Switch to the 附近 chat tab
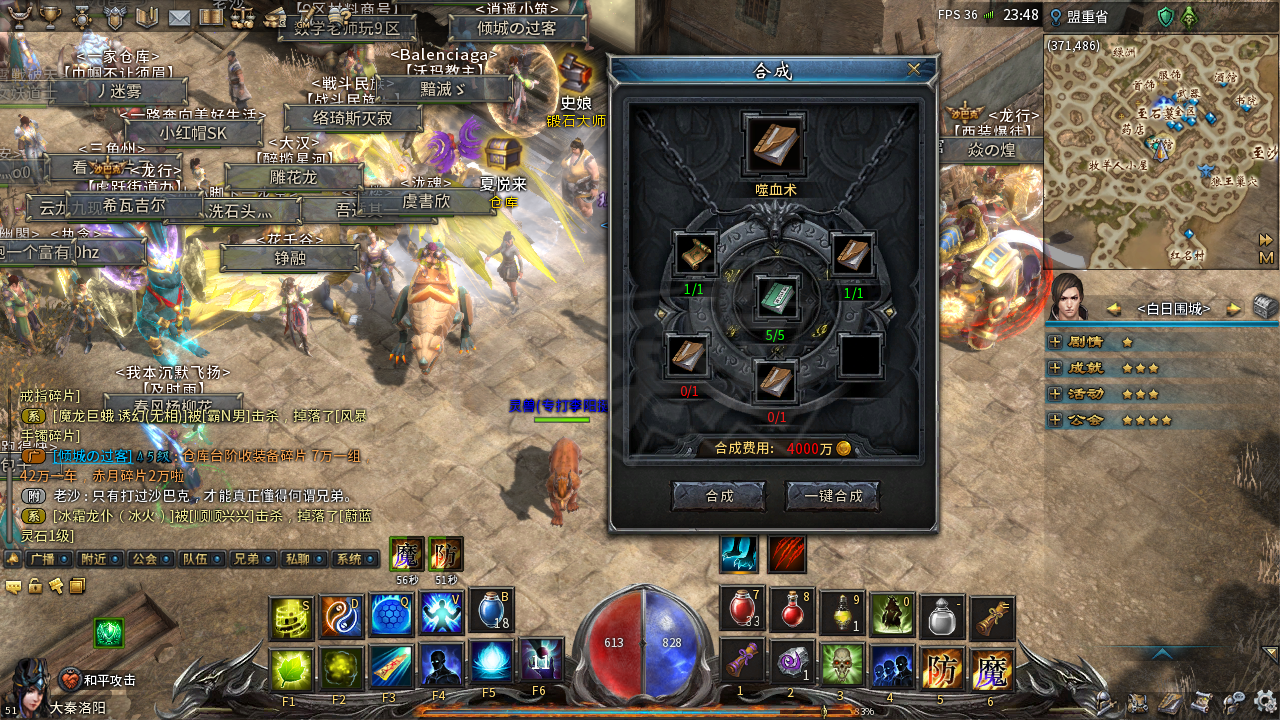Viewport: 1280px width, 720px height. (95, 559)
